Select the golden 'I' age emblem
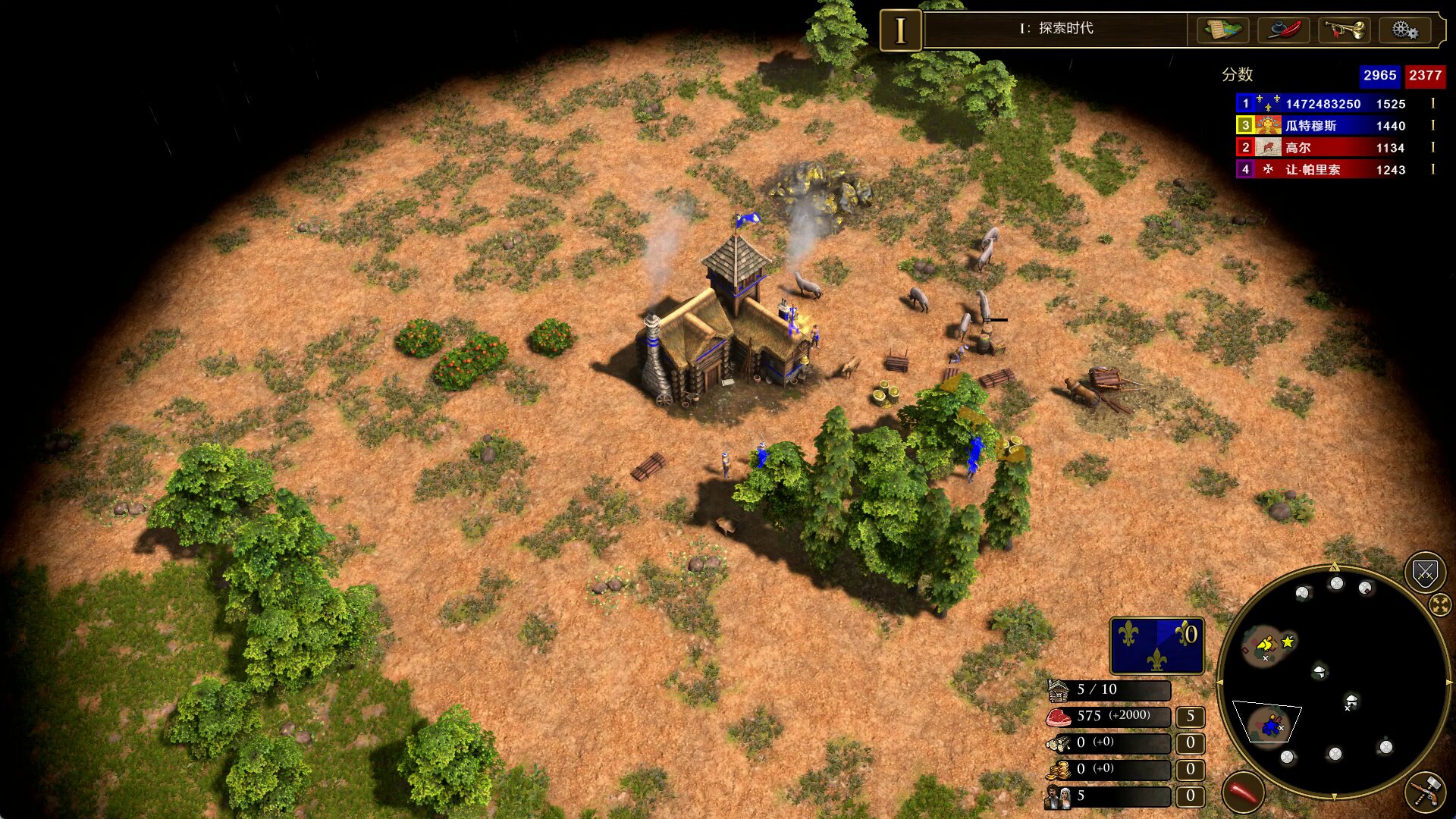Viewport: 1456px width, 819px height. click(899, 30)
